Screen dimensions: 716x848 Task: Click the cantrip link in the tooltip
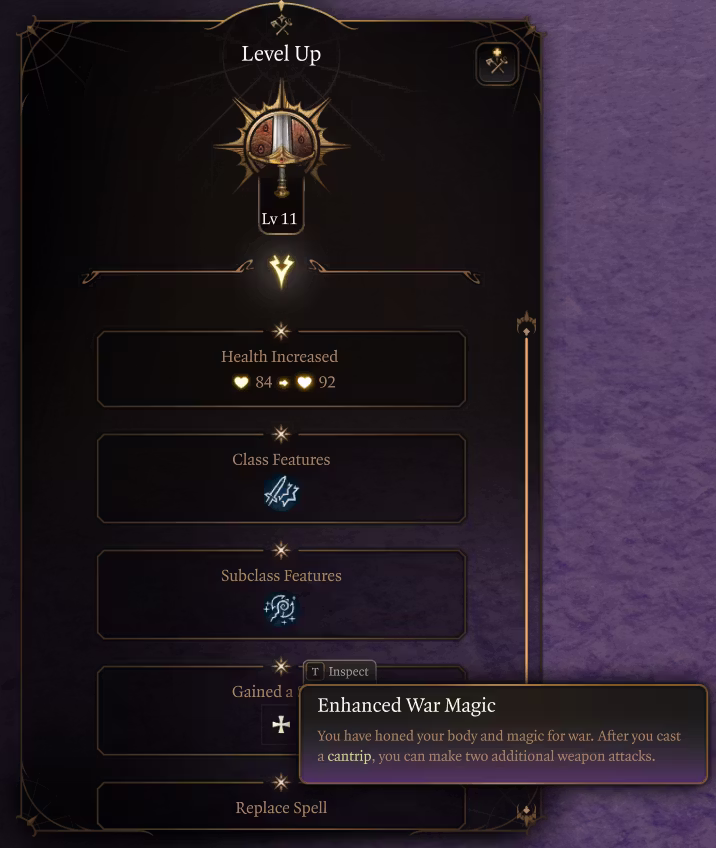point(349,756)
